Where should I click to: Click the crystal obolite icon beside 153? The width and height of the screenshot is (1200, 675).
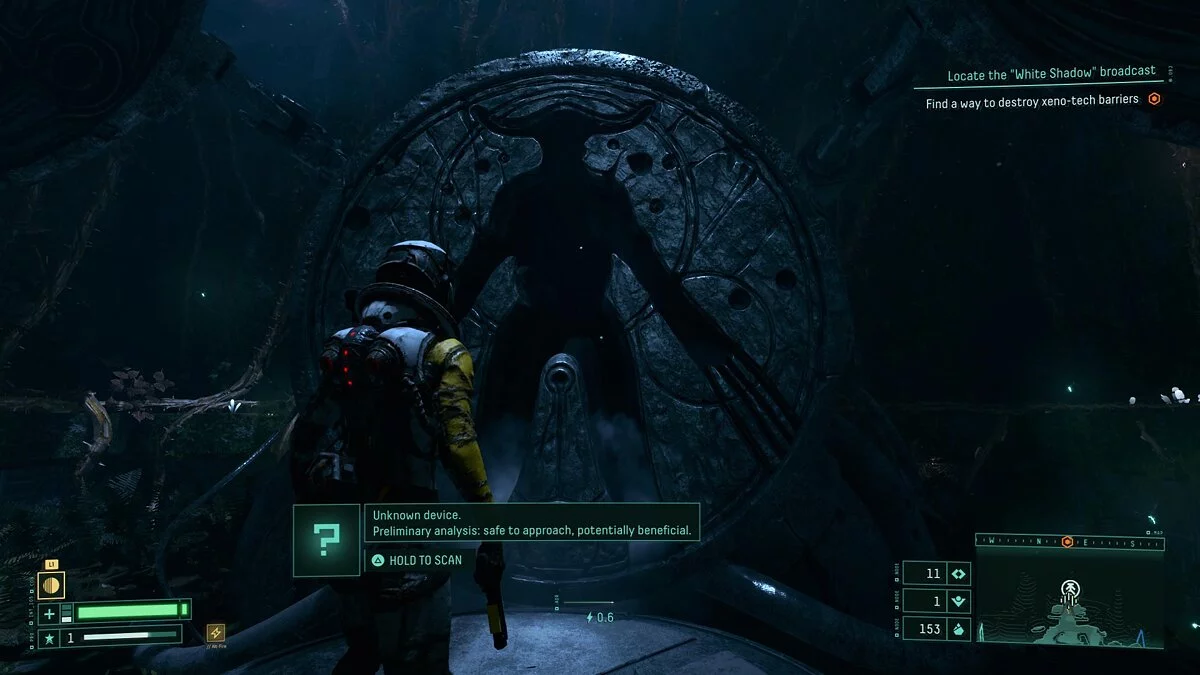958,629
